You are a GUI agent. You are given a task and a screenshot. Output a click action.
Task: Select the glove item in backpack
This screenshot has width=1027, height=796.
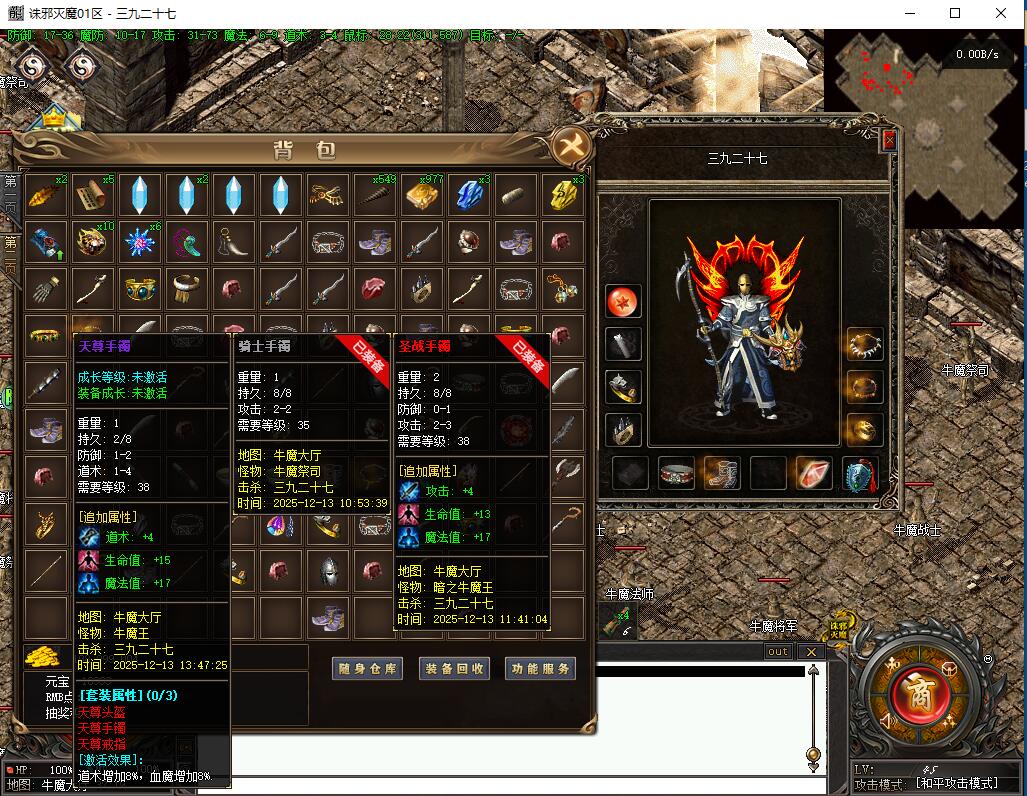(x=45, y=289)
